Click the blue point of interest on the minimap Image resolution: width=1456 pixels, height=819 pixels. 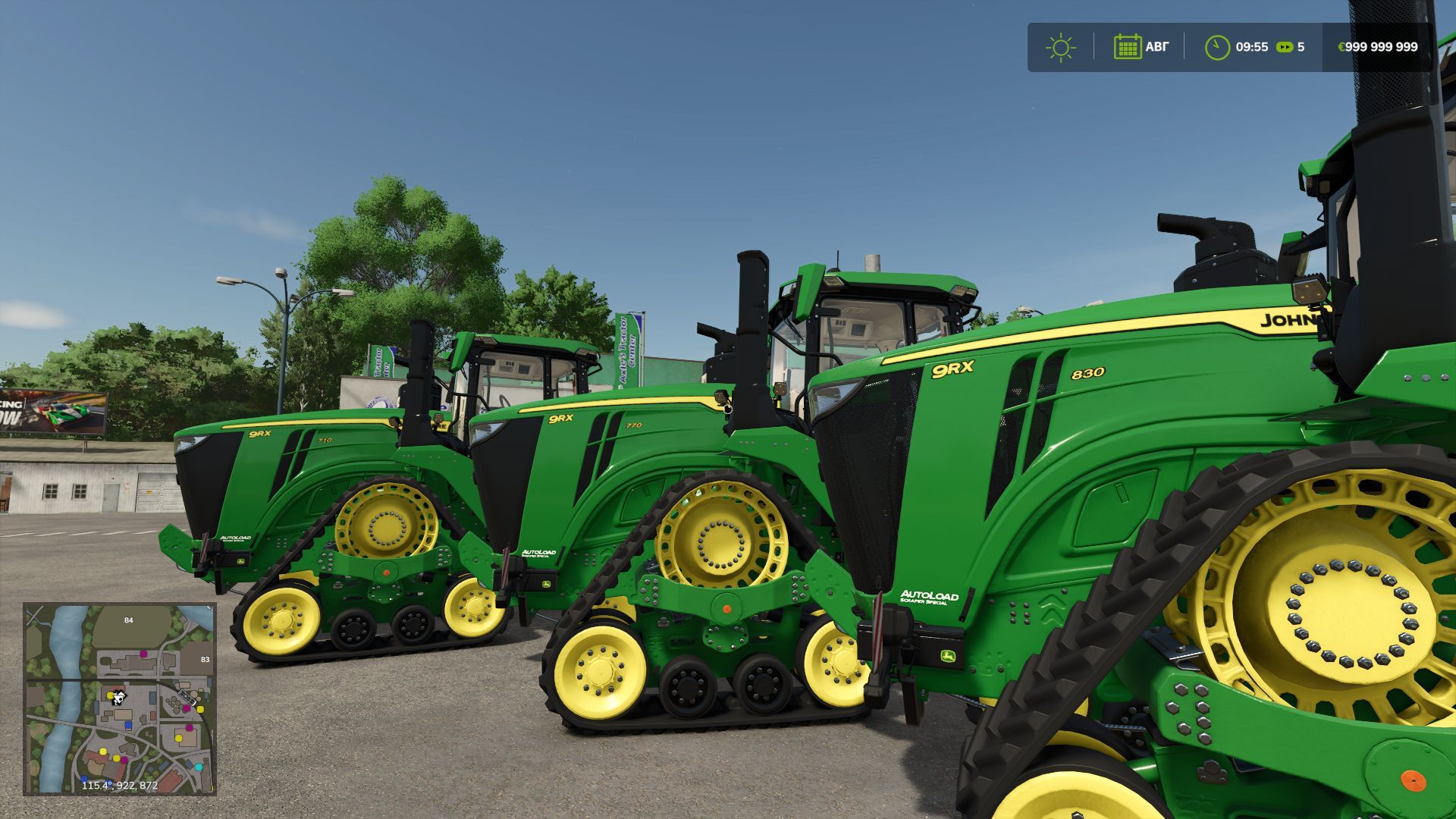(x=128, y=724)
